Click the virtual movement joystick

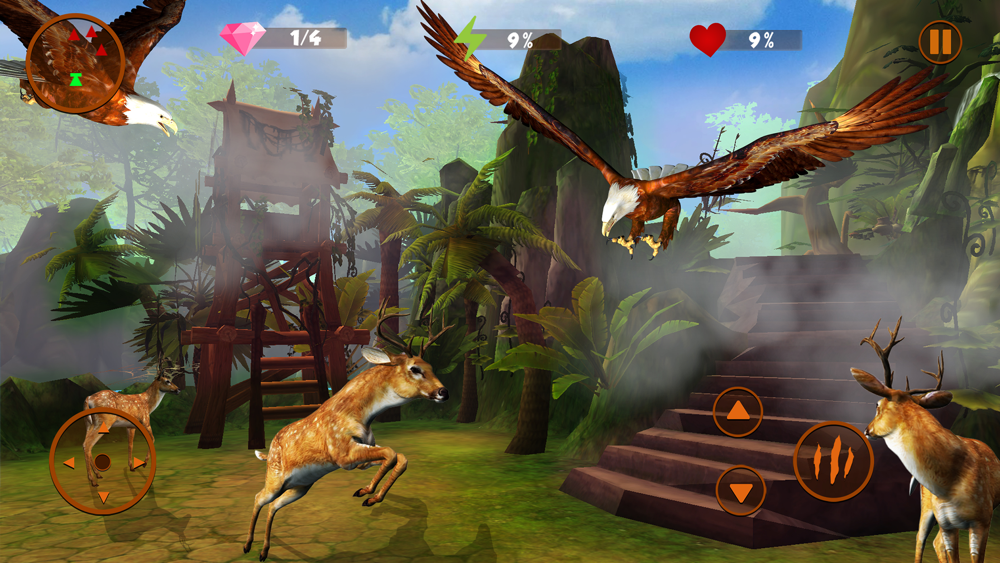tap(102, 462)
